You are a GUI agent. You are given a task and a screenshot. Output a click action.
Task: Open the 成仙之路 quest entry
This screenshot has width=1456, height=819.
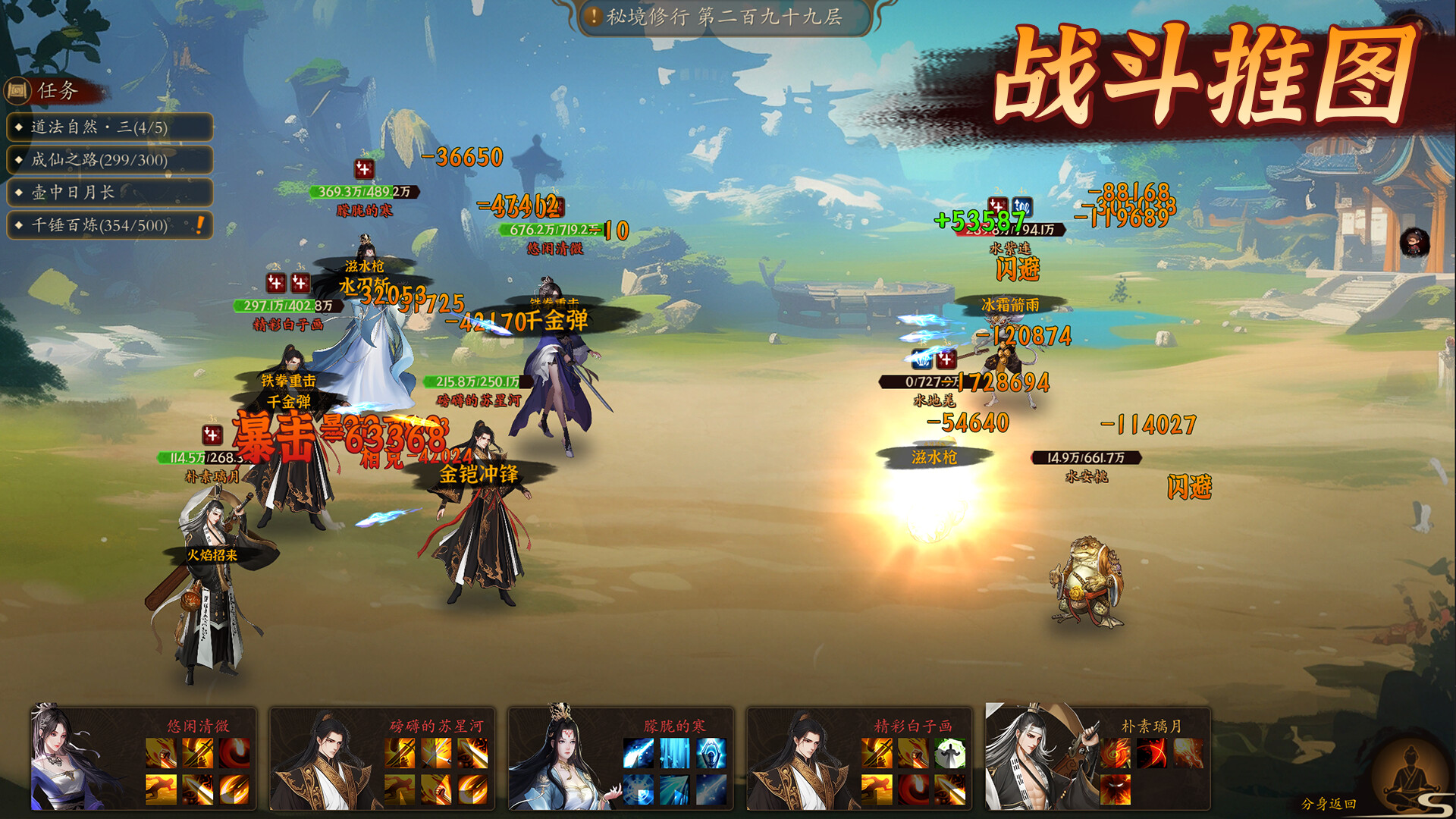[x=109, y=160]
